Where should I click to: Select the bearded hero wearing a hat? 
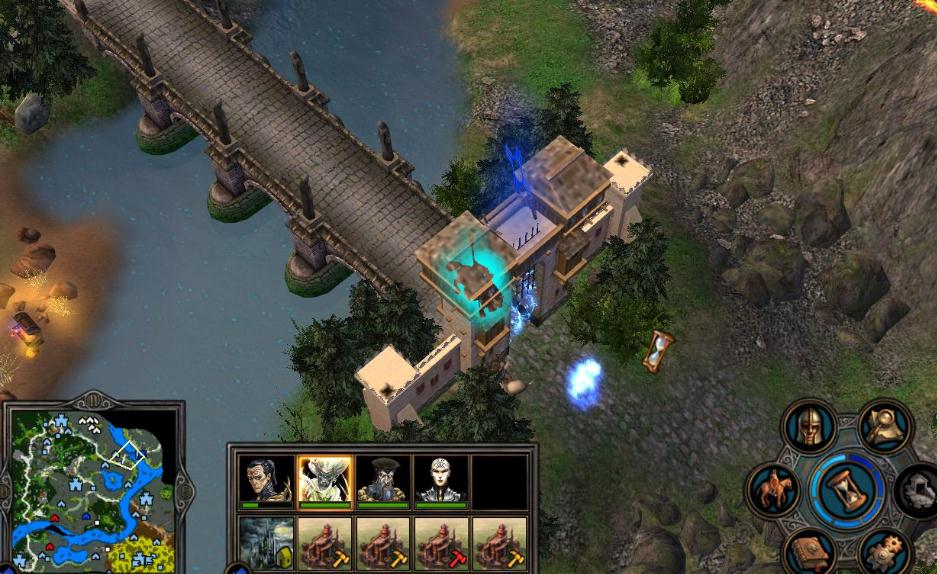(x=383, y=482)
